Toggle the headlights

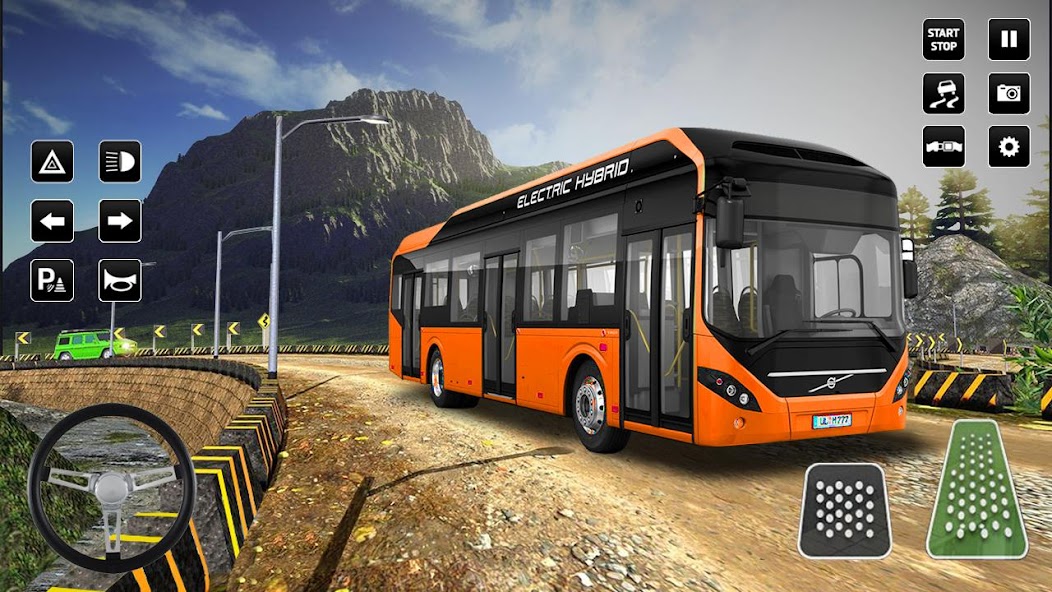click(120, 161)
